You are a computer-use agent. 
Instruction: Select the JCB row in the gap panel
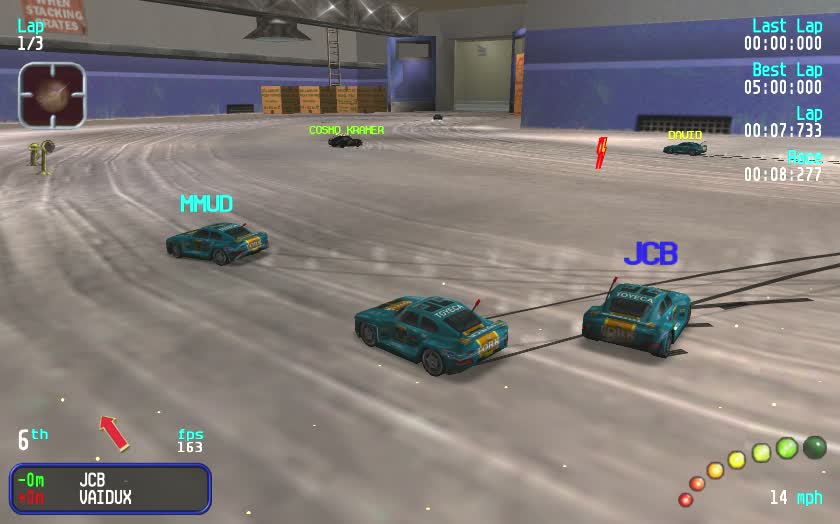110,480
